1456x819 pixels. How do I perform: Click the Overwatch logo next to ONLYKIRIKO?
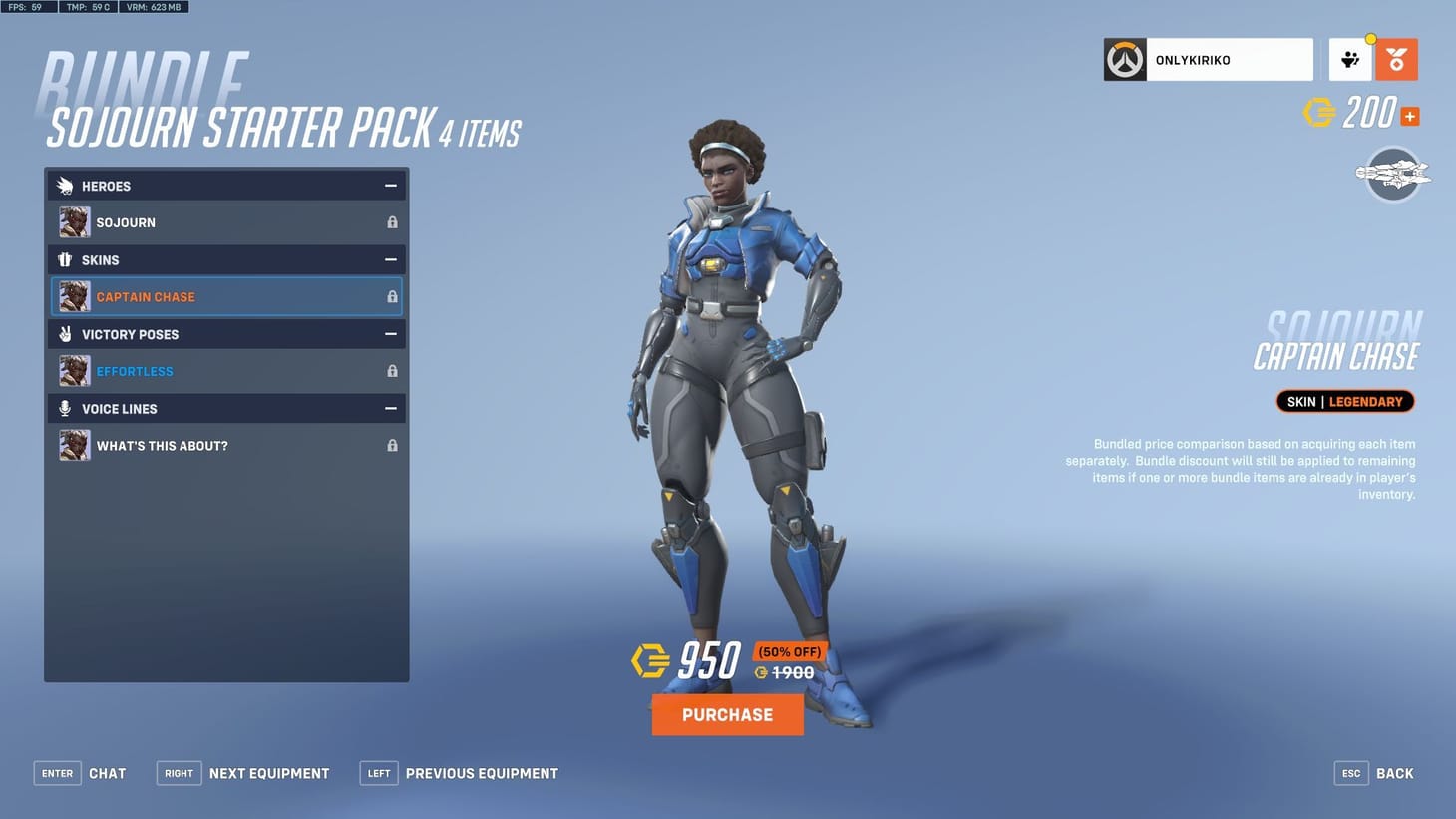pyautogui.click(x=1124, y=59)
